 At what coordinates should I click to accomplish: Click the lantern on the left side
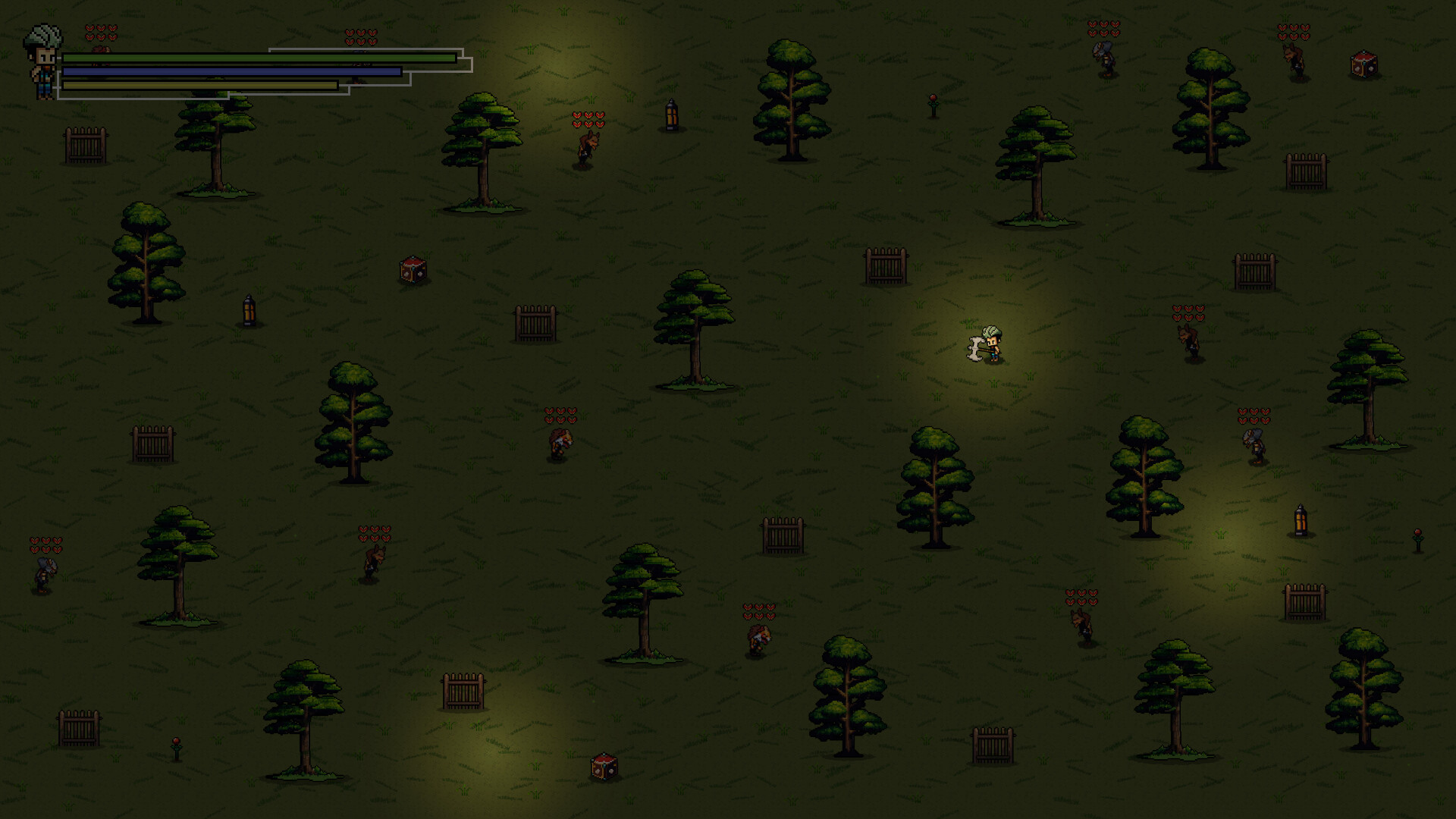249,311
